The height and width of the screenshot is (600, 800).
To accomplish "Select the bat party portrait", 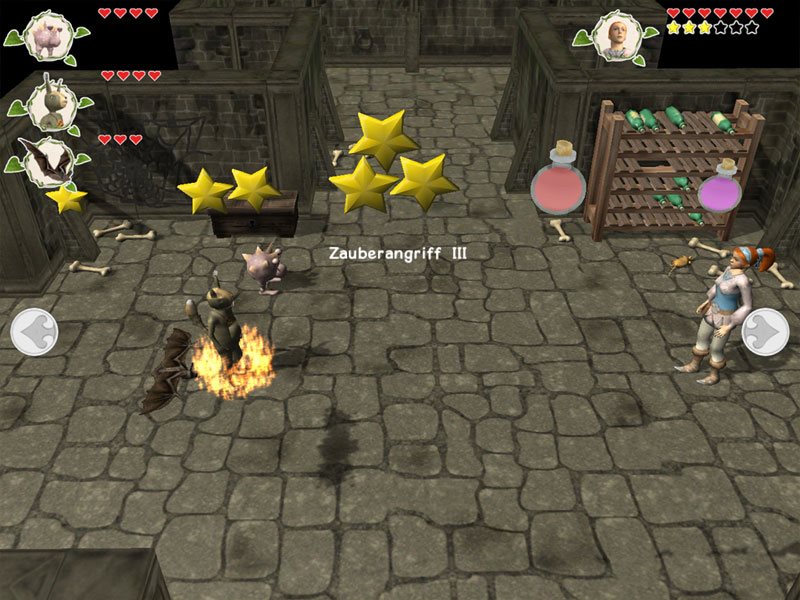I will click(46, 161).
